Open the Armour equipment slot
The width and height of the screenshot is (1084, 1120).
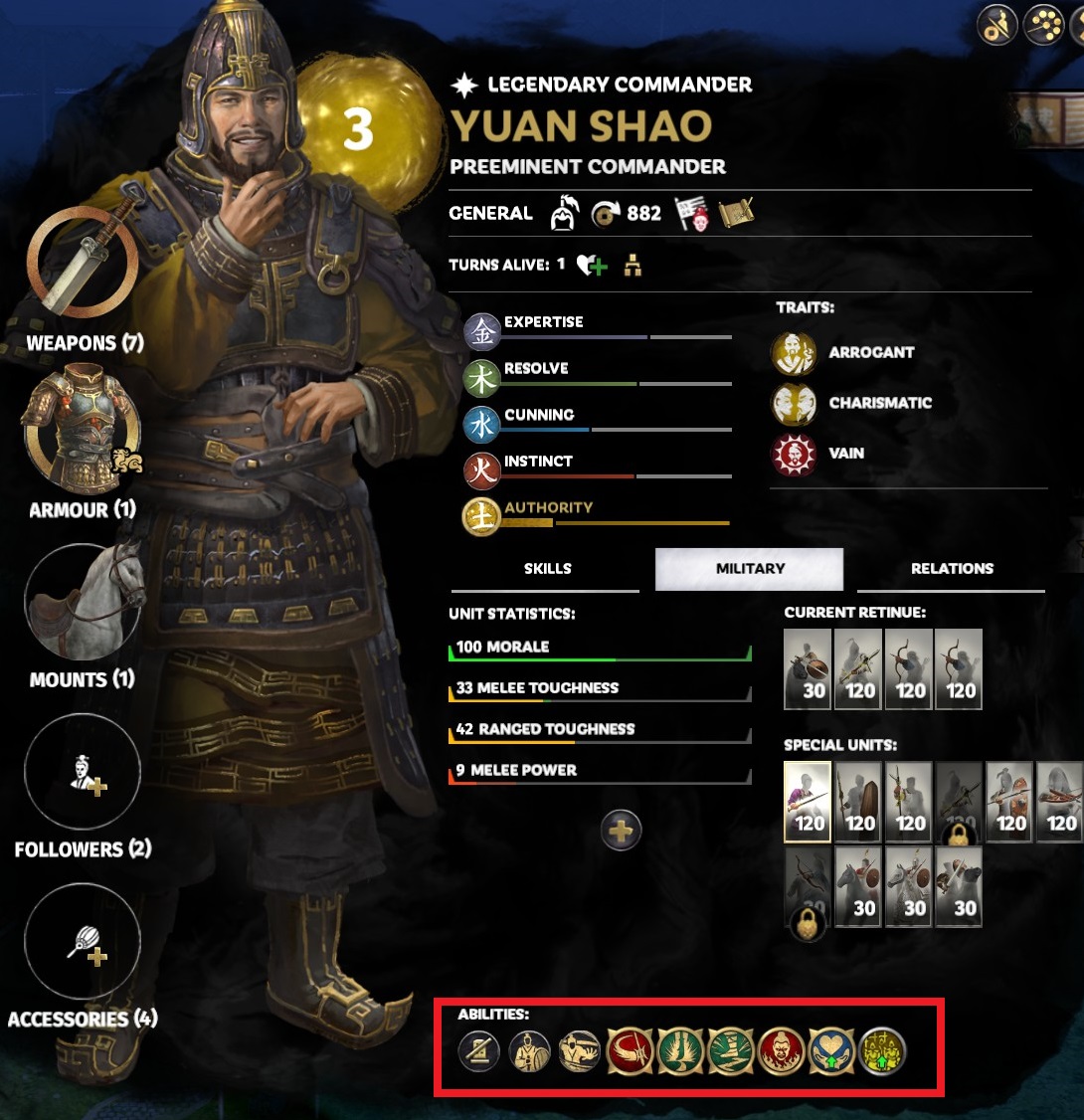(83, 428)
